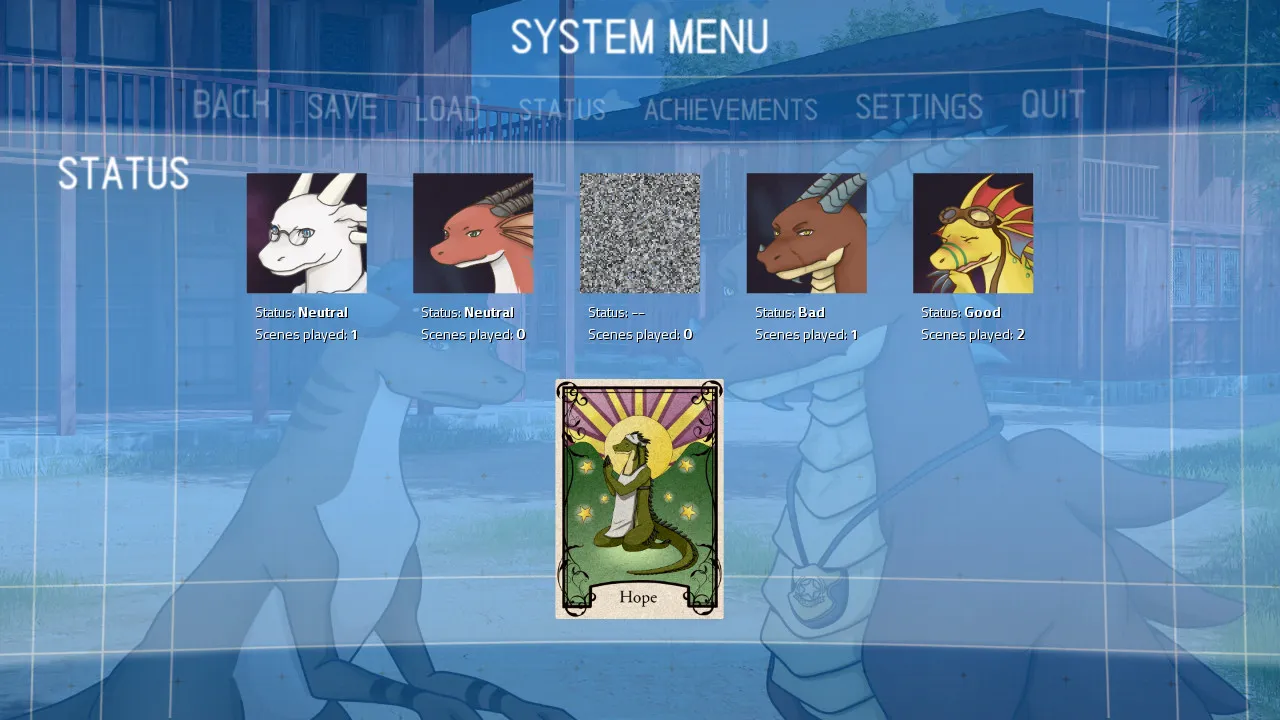1280x720 pixels.
Task: Click the BACK button
Action: (x=231, y=105)
